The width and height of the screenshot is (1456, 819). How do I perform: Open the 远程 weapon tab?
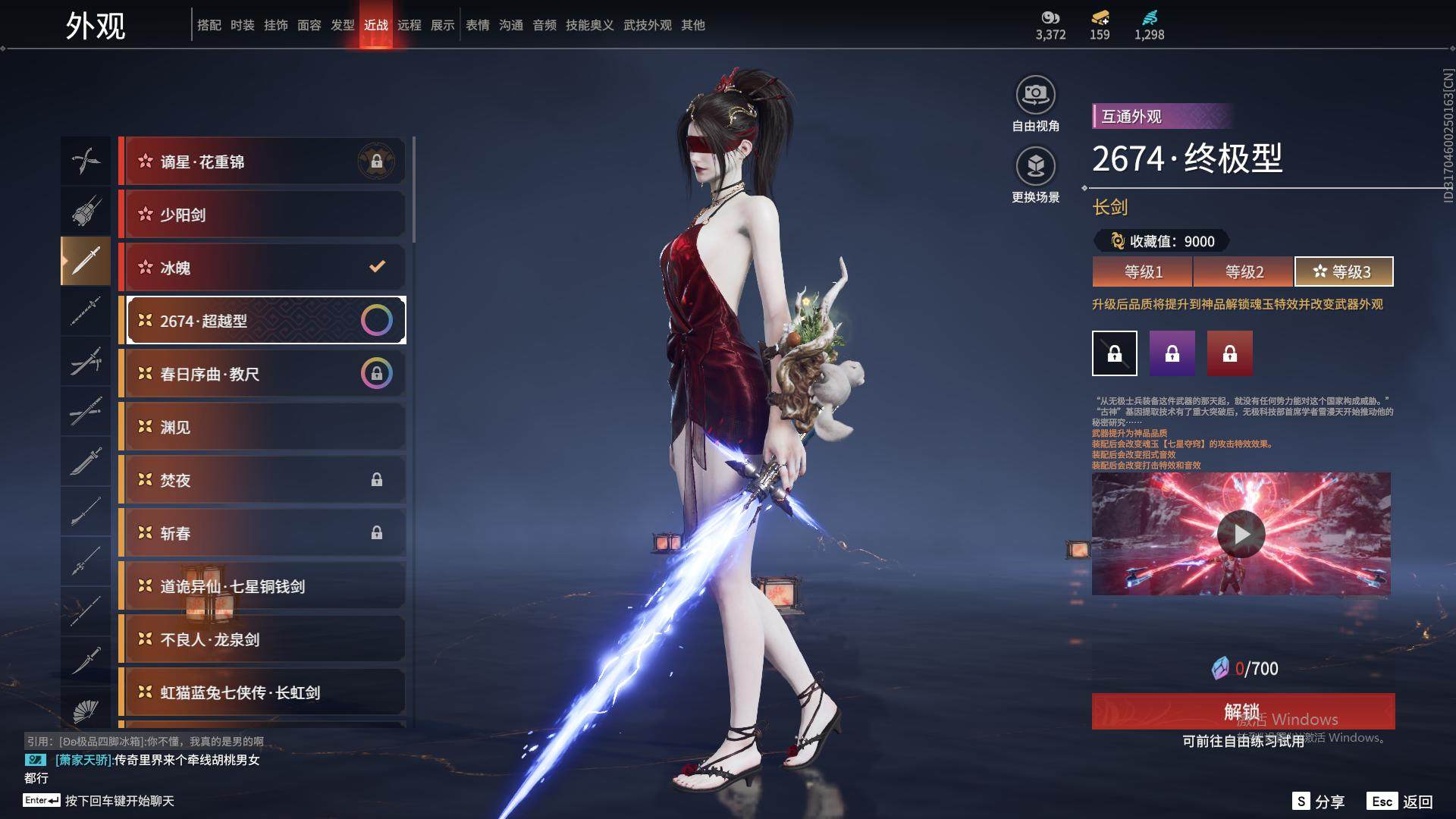409,25
